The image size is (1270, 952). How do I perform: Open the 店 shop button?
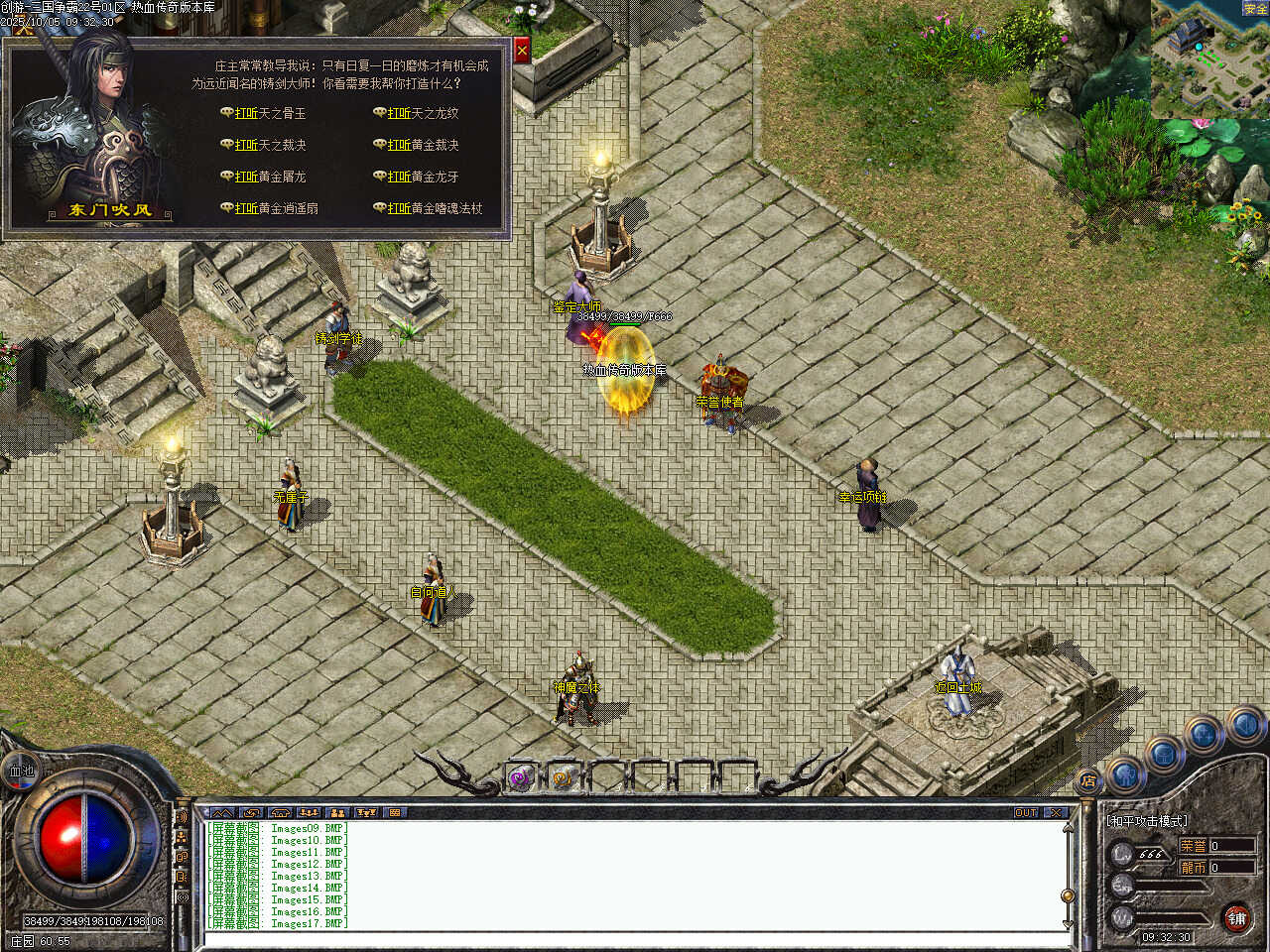pos(1088,781)
